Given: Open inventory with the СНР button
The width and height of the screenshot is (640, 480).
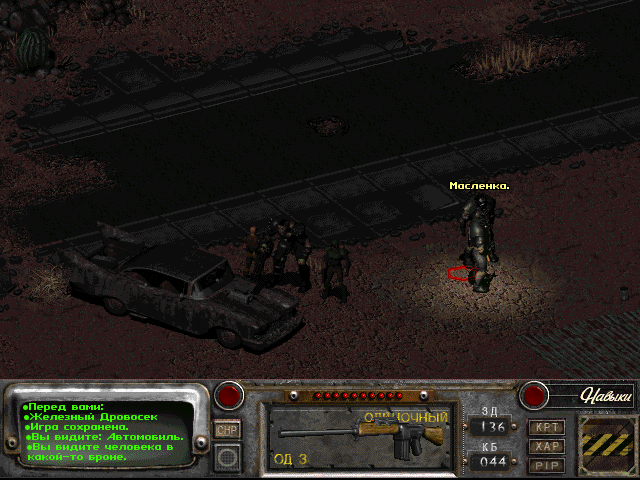Looking at the screenshot, I should pyautogui.click(x=227, y=429).
